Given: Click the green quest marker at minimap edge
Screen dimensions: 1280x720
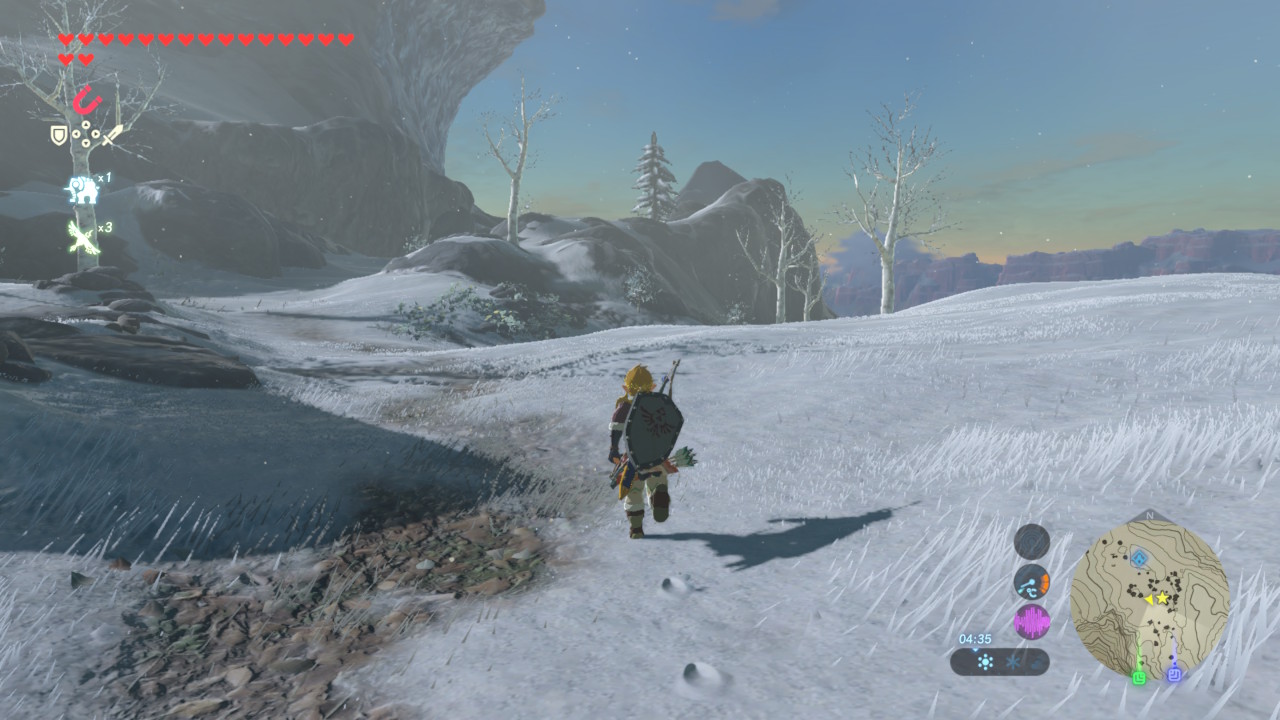Looking at the screenshot, I should click(x=1138, y=676).
